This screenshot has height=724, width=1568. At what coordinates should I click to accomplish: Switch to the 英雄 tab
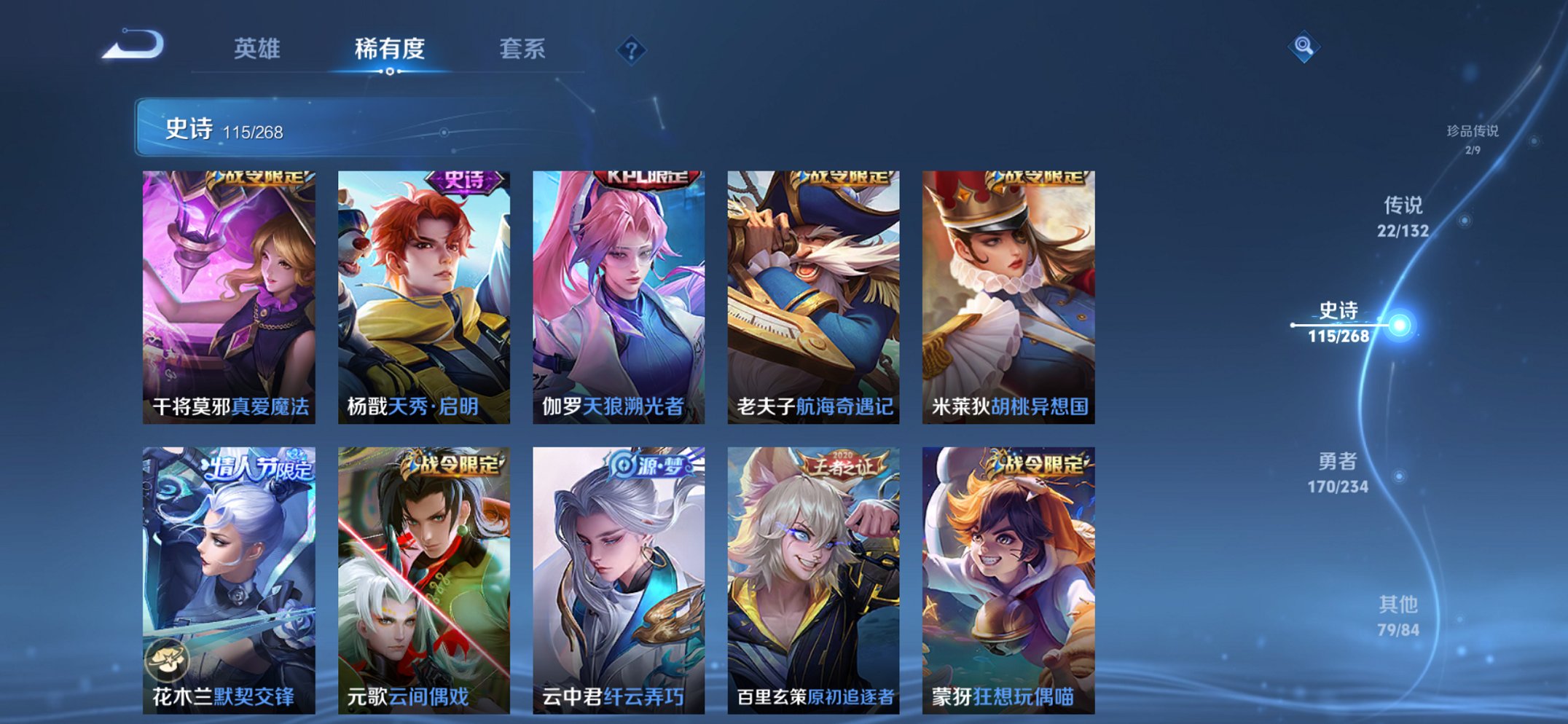259,48
